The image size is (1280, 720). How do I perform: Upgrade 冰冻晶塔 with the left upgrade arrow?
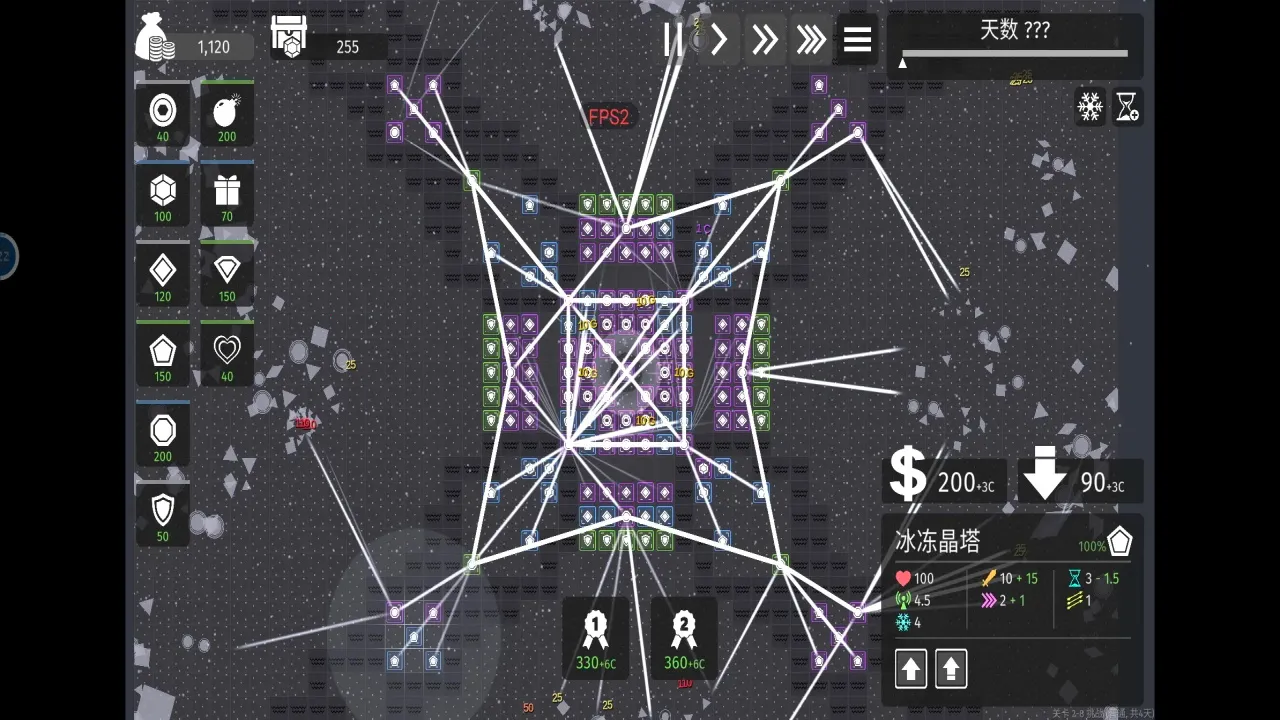(x=910, y=668)
